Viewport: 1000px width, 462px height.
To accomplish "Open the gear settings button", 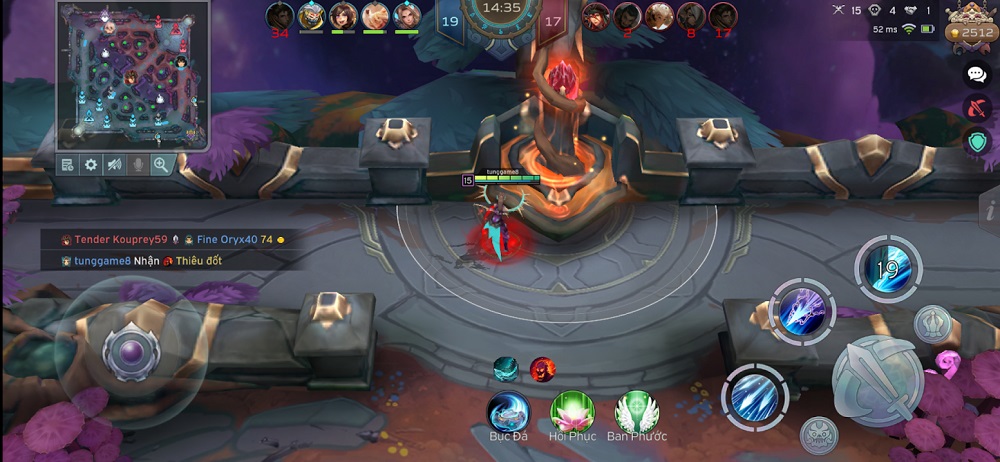I will pos(91,165).
